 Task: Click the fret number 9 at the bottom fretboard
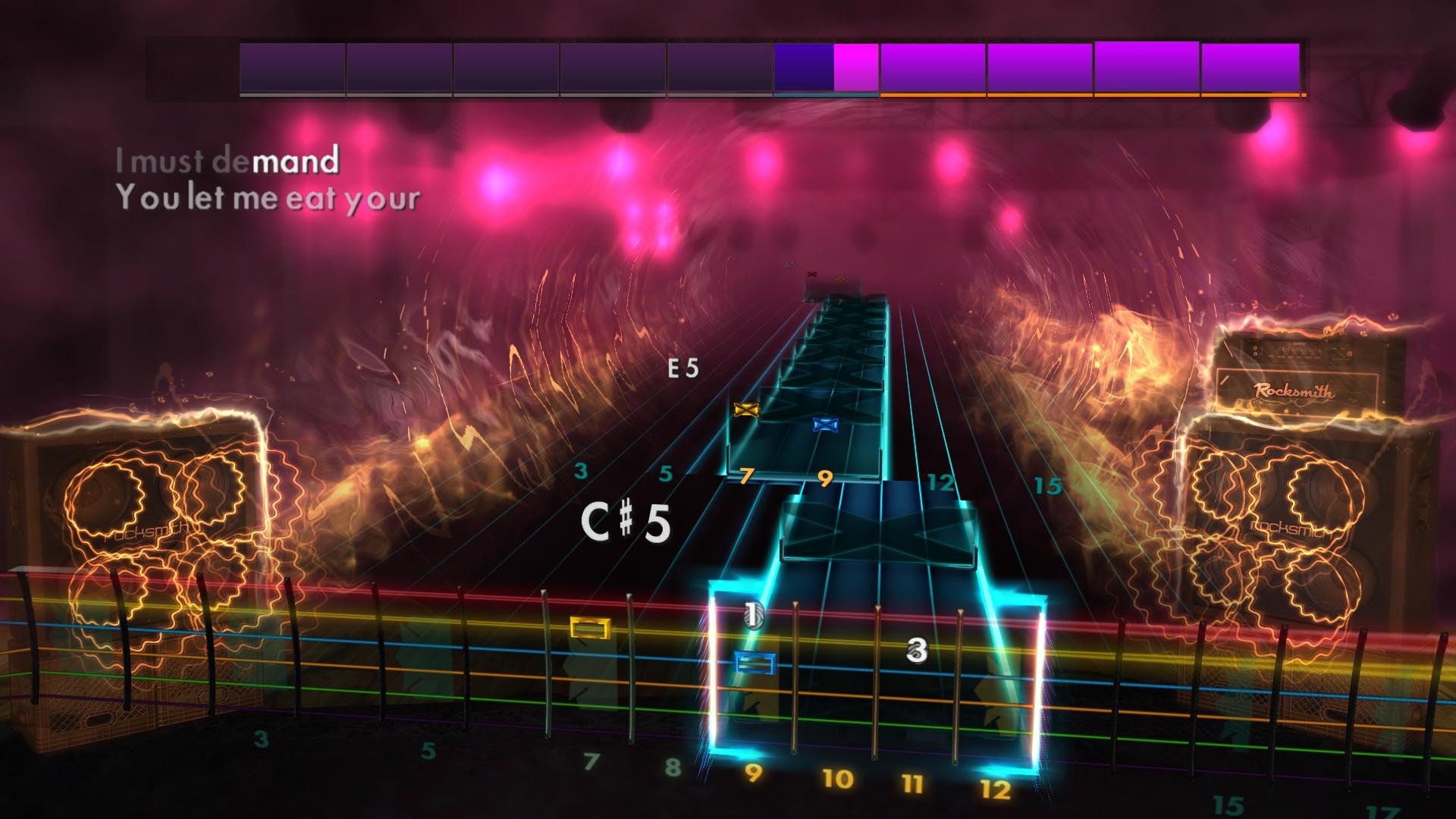click(752, 774)
